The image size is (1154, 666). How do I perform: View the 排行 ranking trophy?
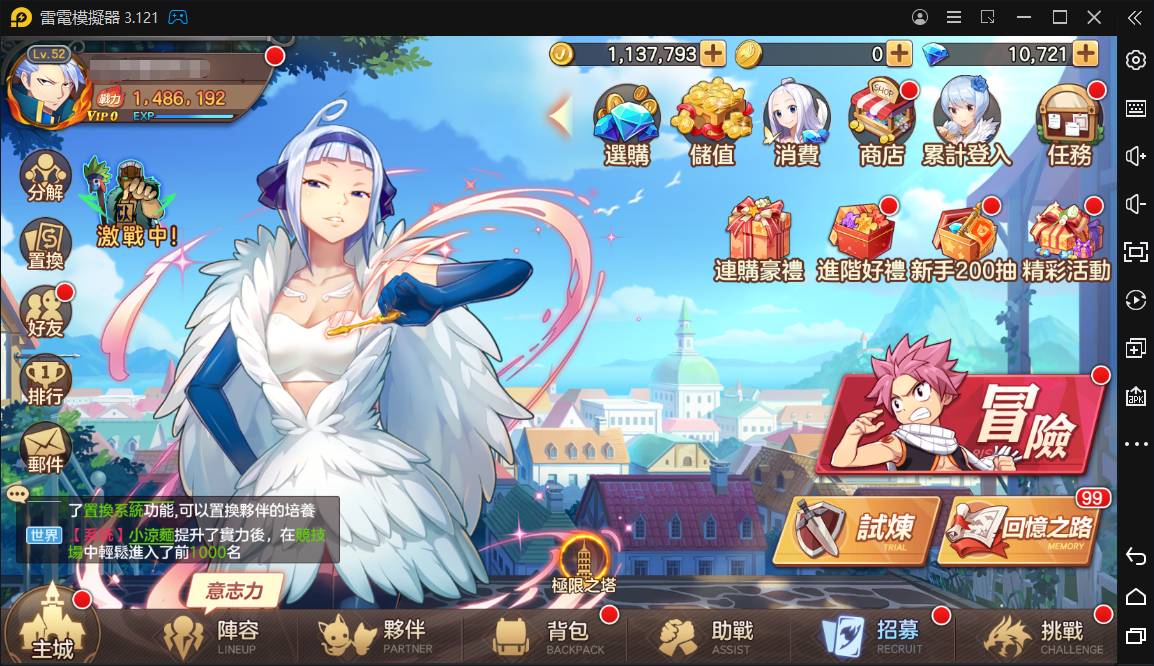point(45,380)
